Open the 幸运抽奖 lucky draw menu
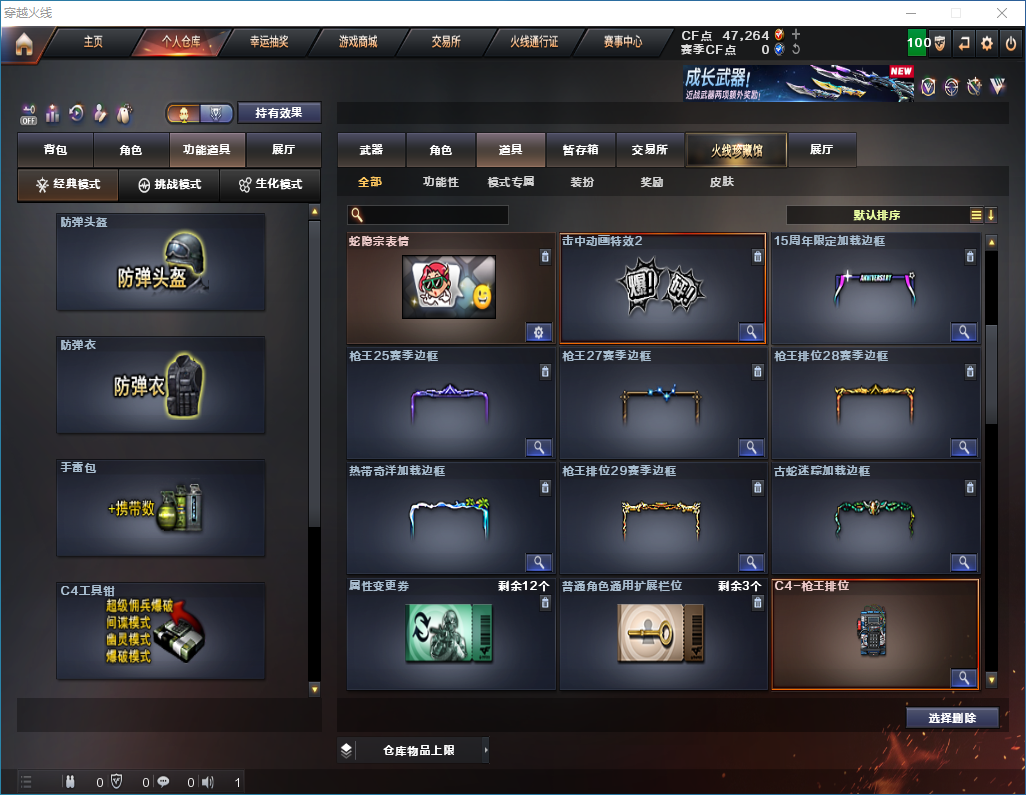The height and width of the screenshot is (795, 1026). pos(269,42)
